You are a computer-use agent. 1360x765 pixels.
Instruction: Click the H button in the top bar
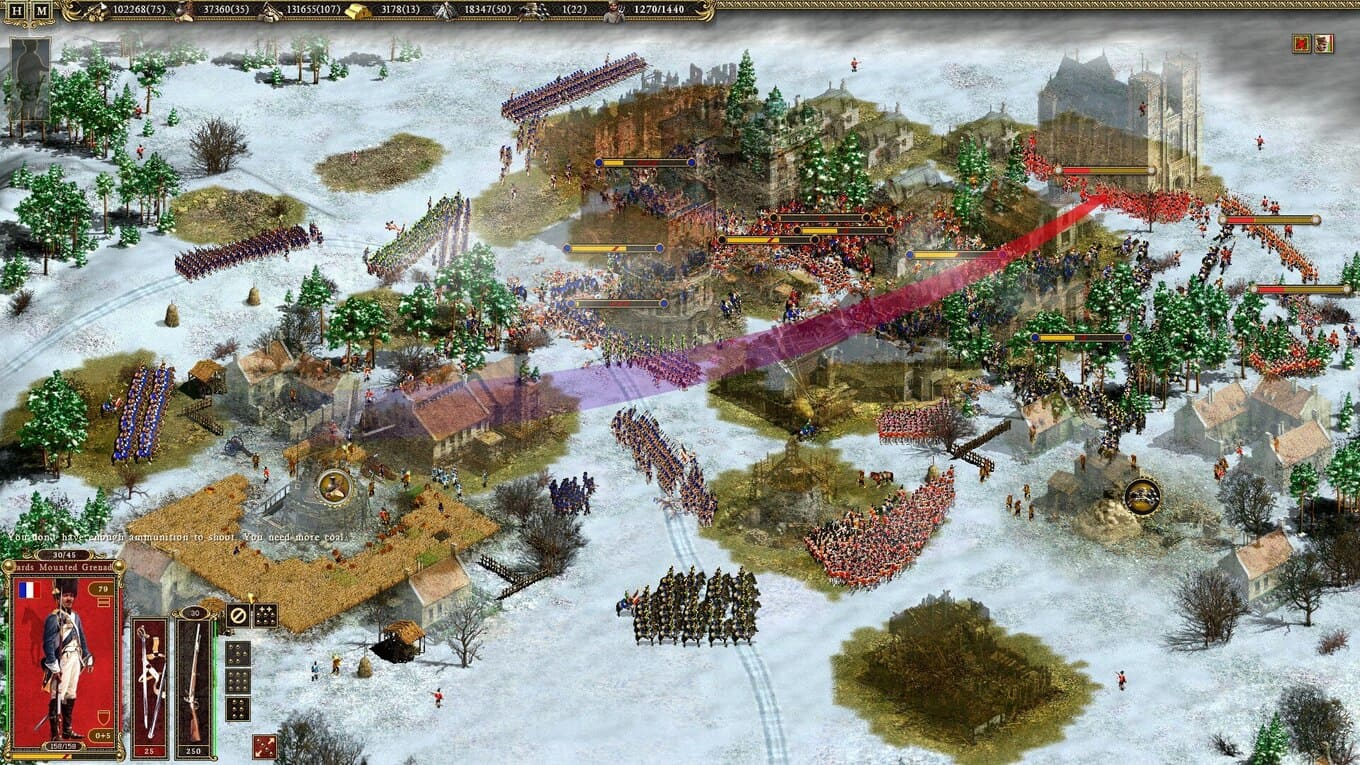(17, 12)
